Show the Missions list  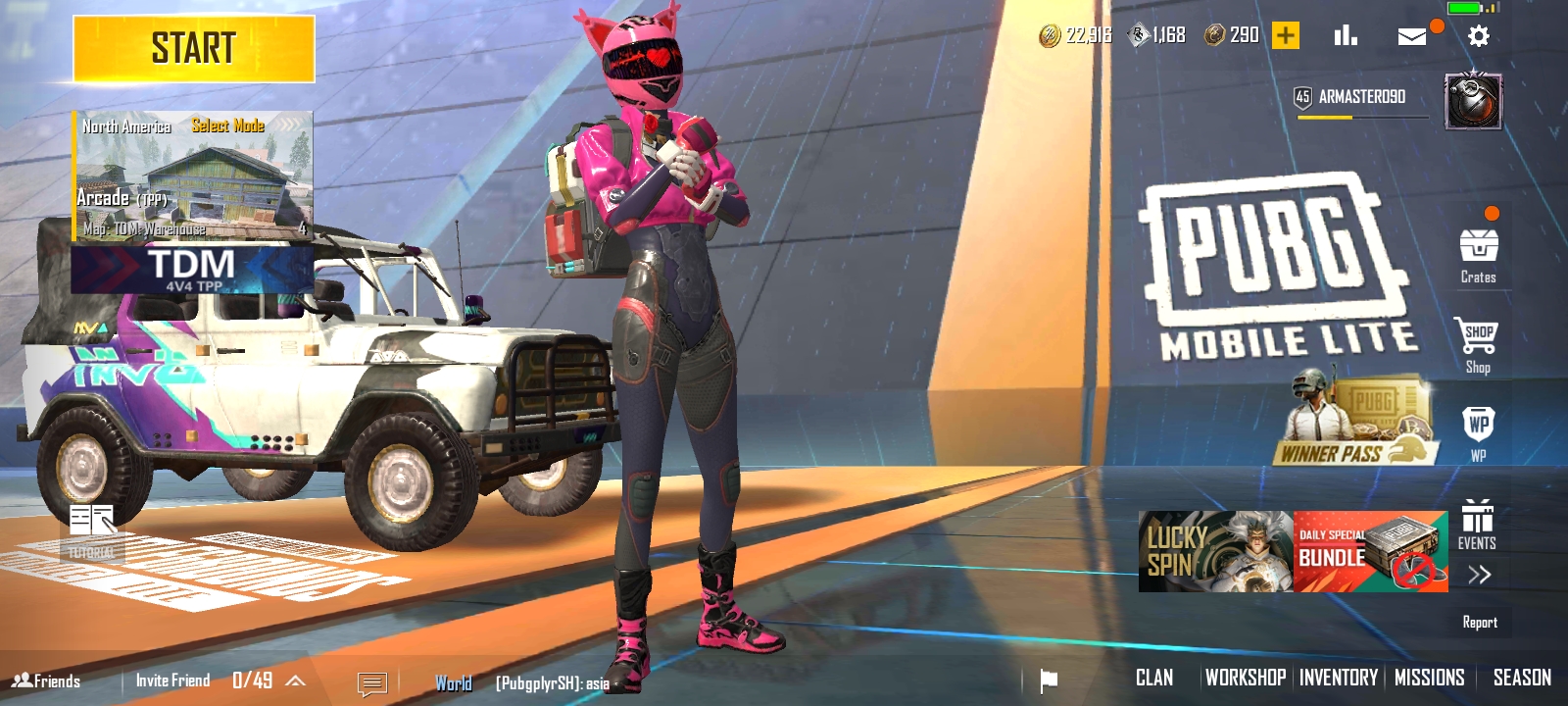tap(1429, 678)
